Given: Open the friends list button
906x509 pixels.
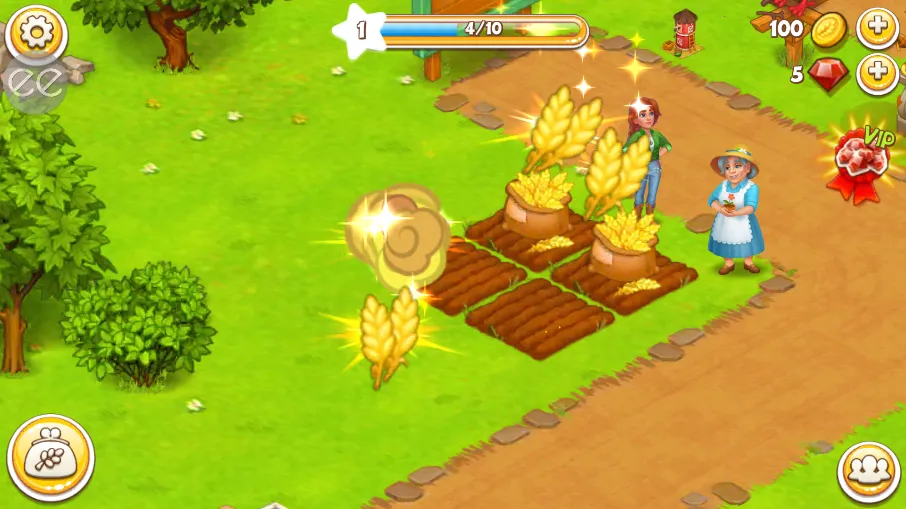Looking at the screenshot, I should coord(868,472).
